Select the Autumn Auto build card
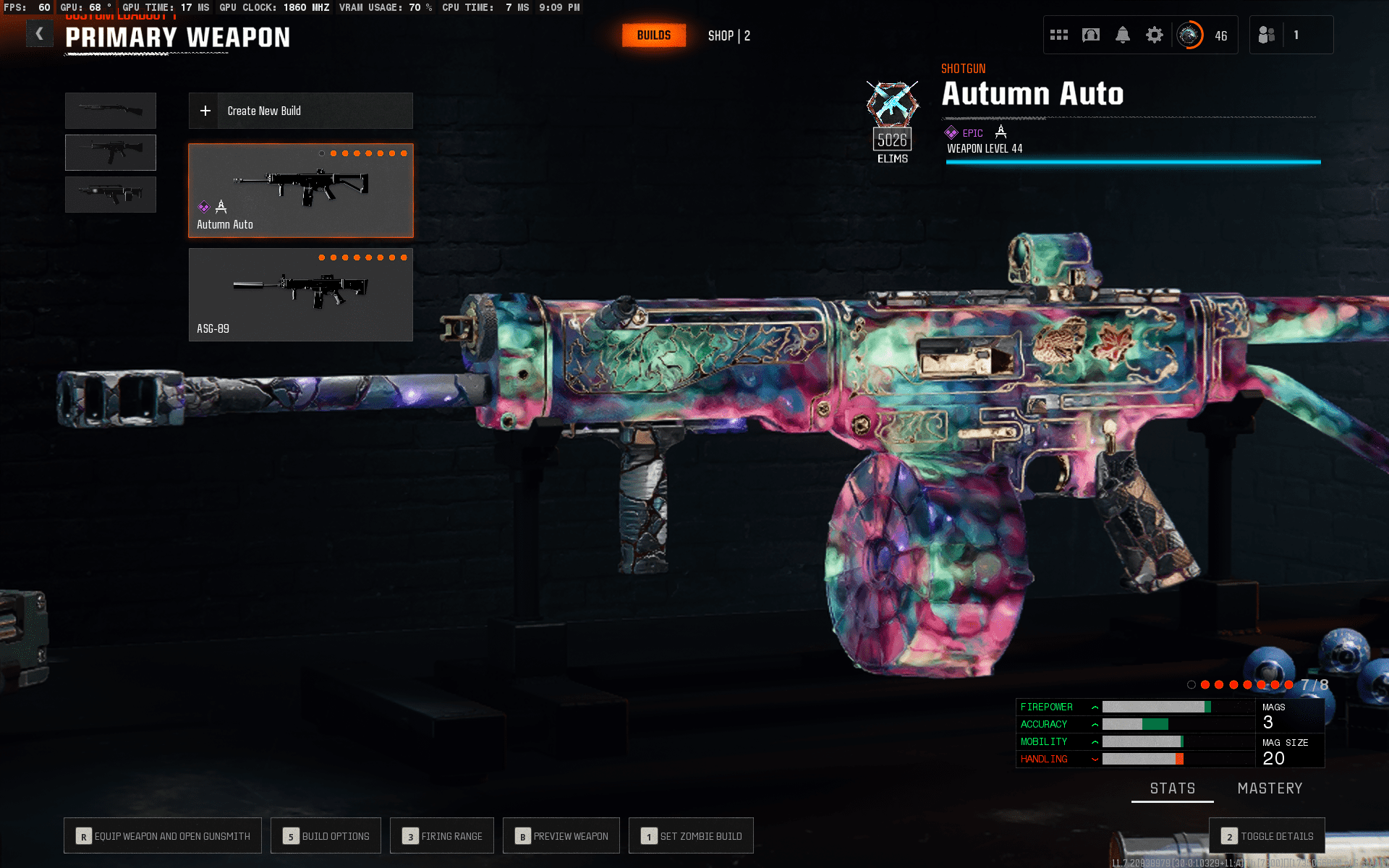Screen dimensions: 1389x868 click(300, 190)
